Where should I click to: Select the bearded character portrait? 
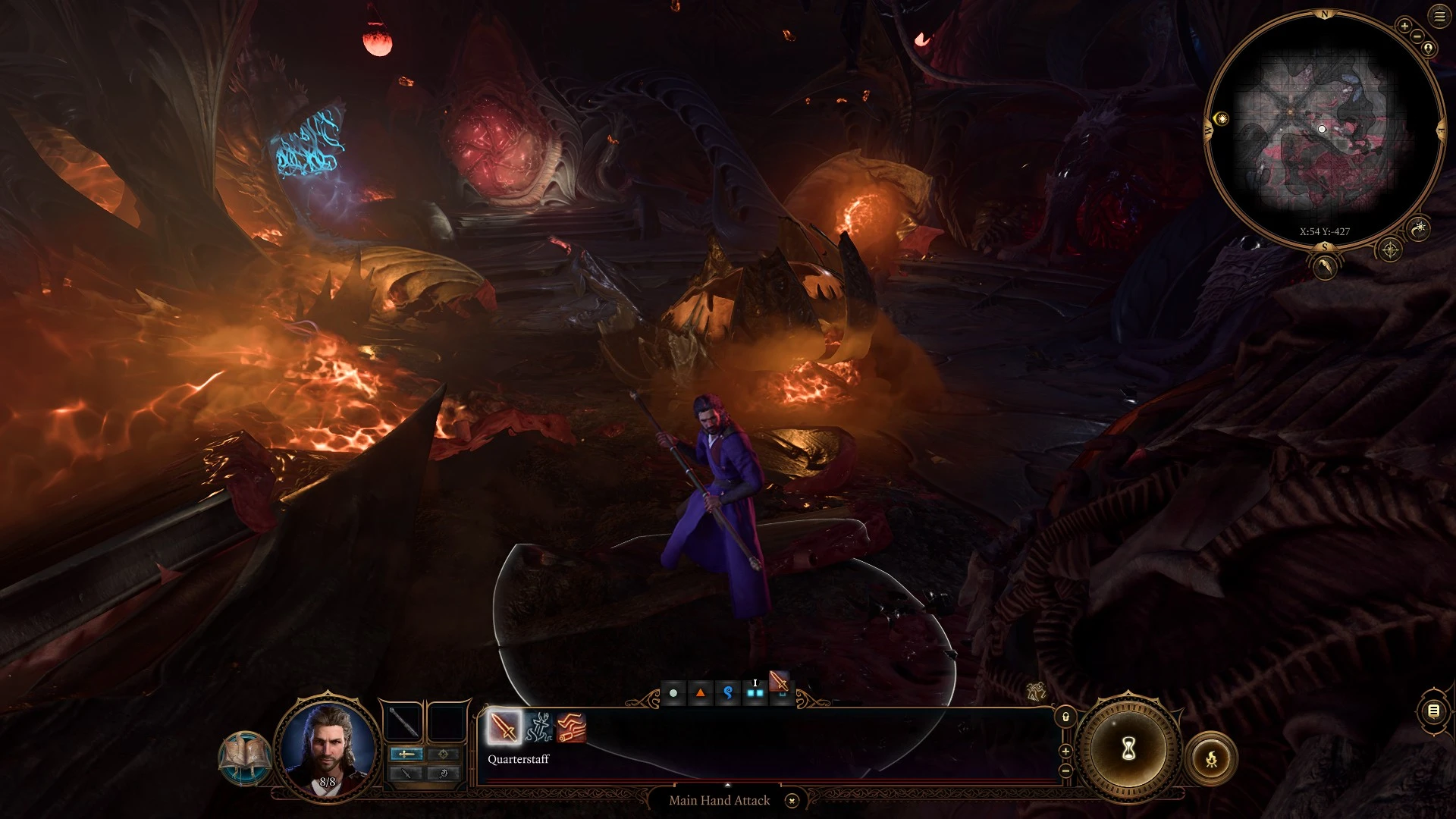click(327, 745)
